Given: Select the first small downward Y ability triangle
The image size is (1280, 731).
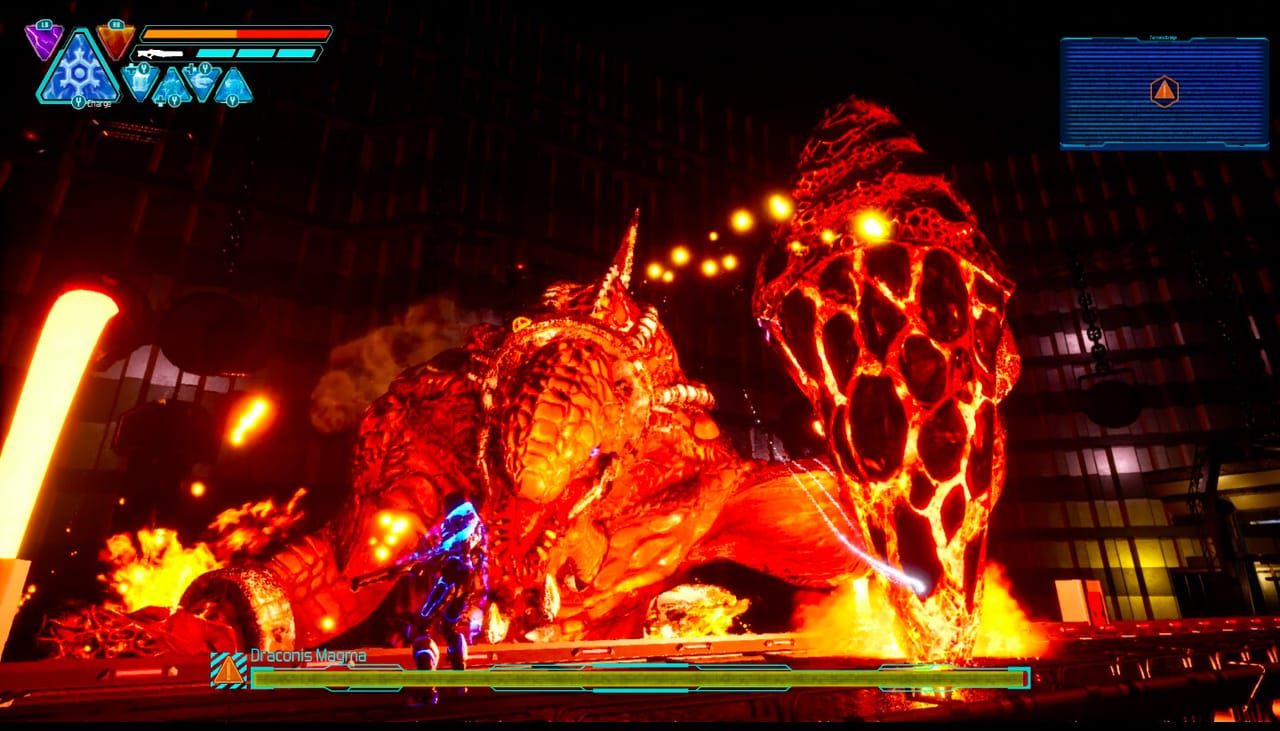Looking at the screenshot, I should click(x=140, y=80).
